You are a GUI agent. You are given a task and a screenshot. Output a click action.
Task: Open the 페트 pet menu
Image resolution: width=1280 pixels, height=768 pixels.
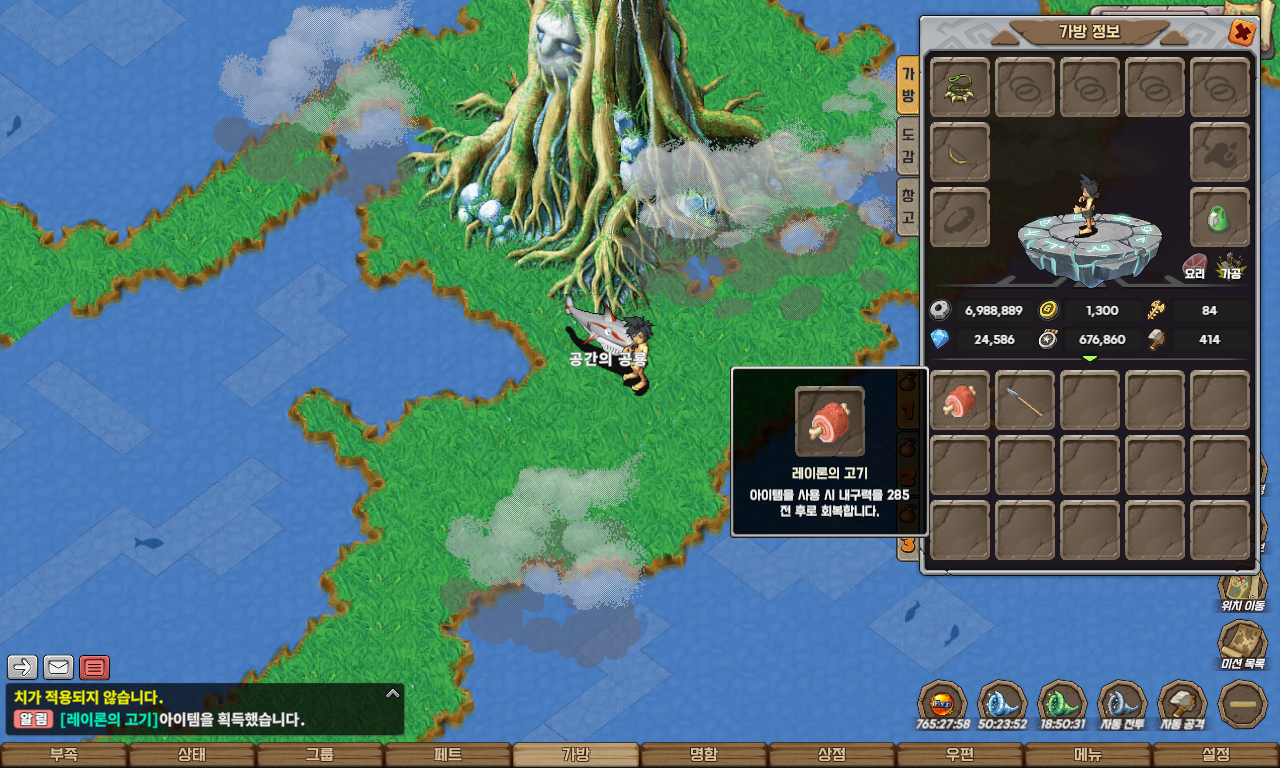[448, 755]
